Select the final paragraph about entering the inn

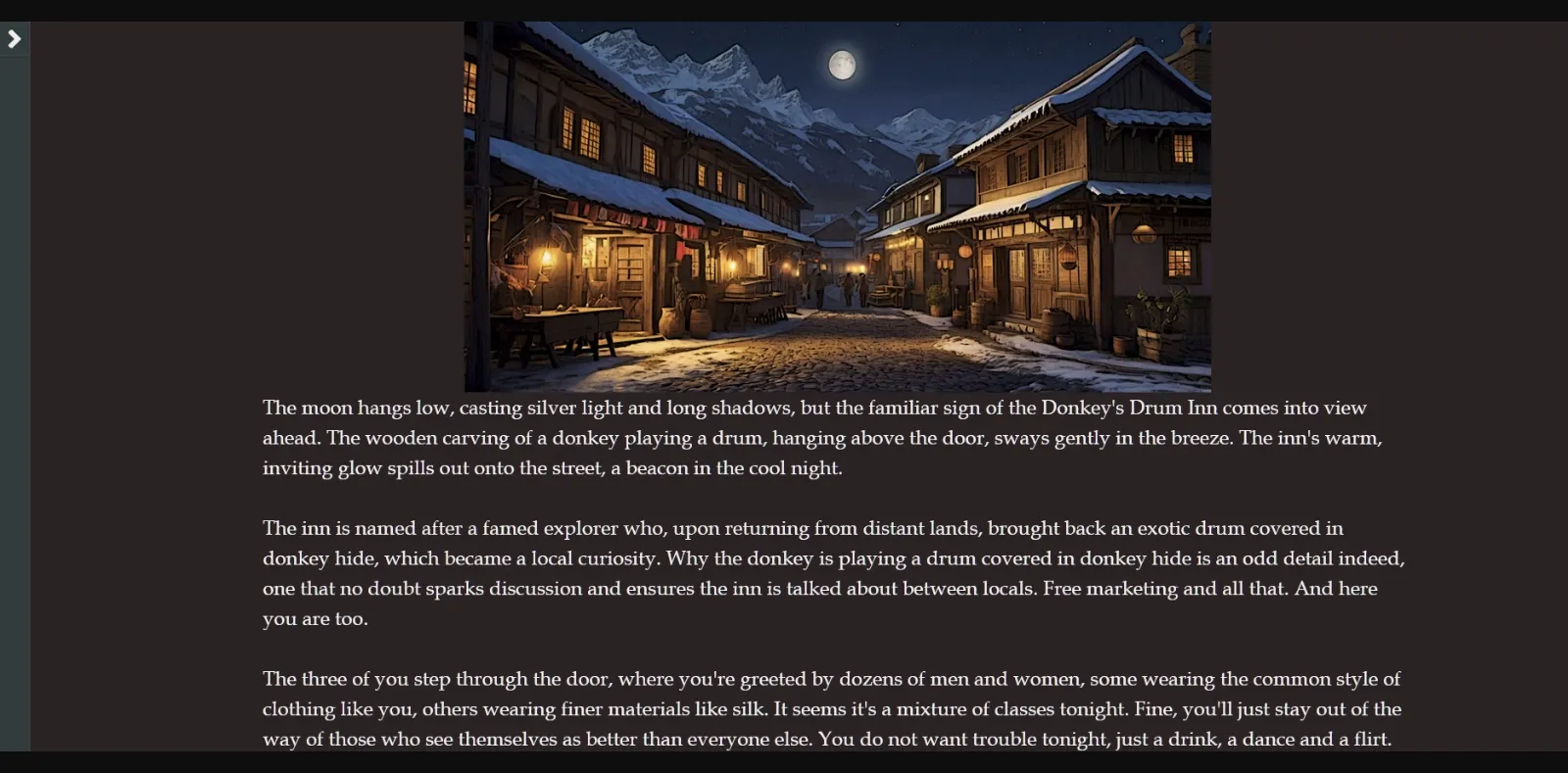(831, 708)
